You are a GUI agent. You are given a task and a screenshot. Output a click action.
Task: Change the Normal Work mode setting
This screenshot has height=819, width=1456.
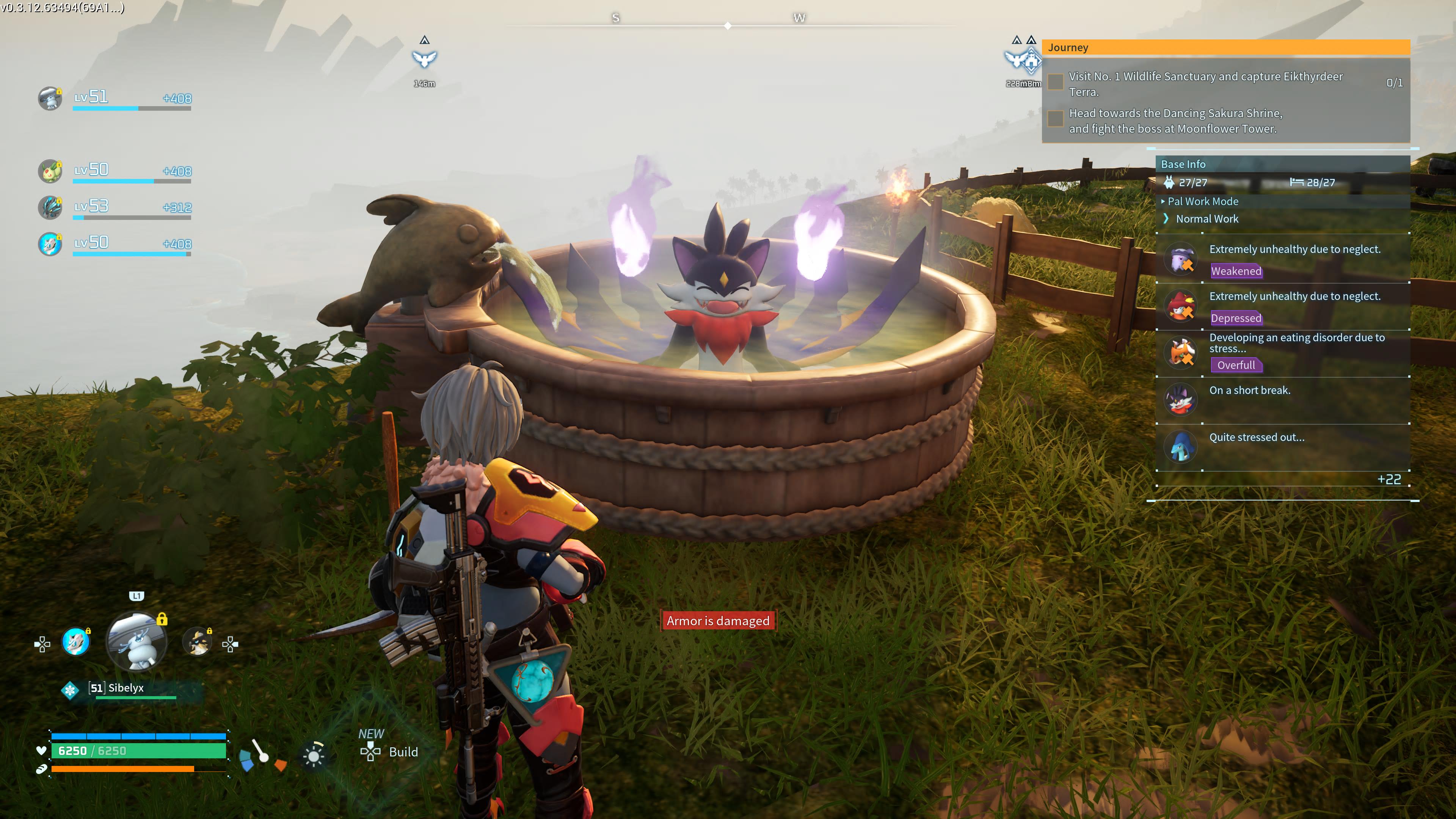[1206, 219]
